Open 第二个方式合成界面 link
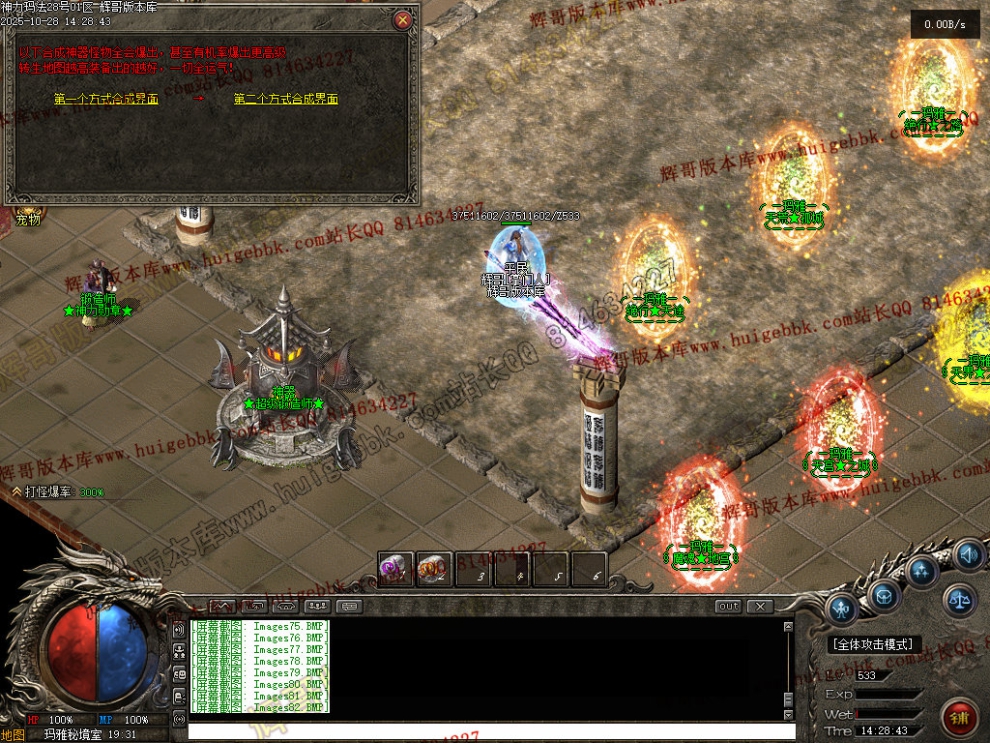This screenshot has width=990, height=743. [286, 99]
